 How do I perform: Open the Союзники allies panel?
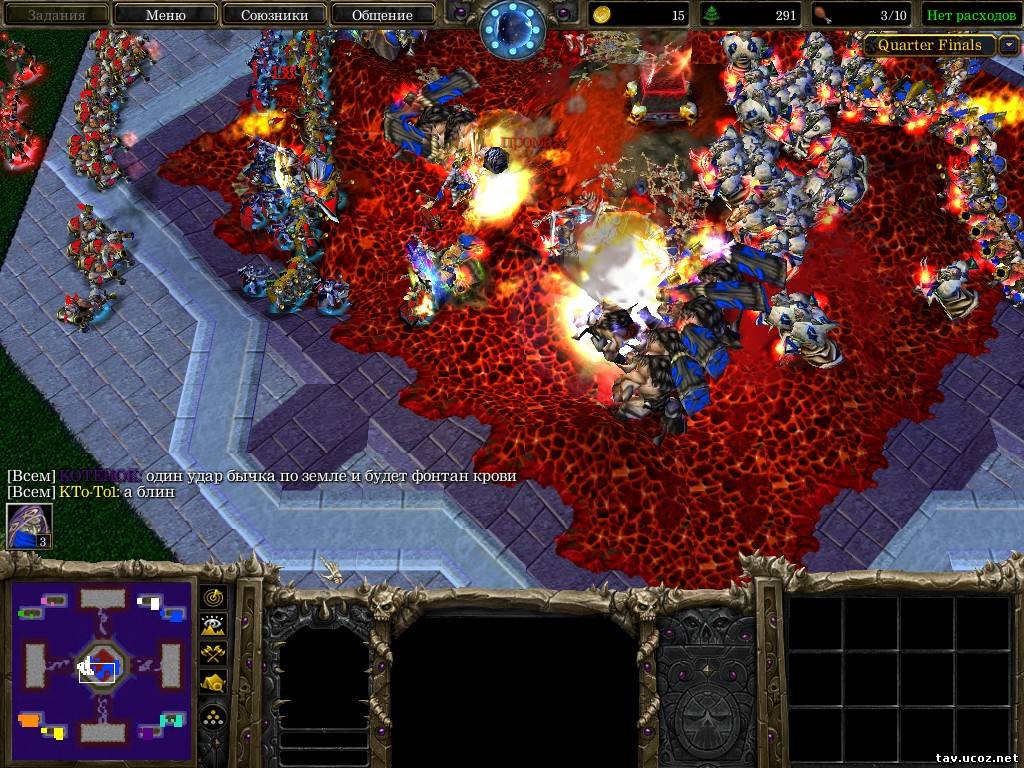[273, 14]
